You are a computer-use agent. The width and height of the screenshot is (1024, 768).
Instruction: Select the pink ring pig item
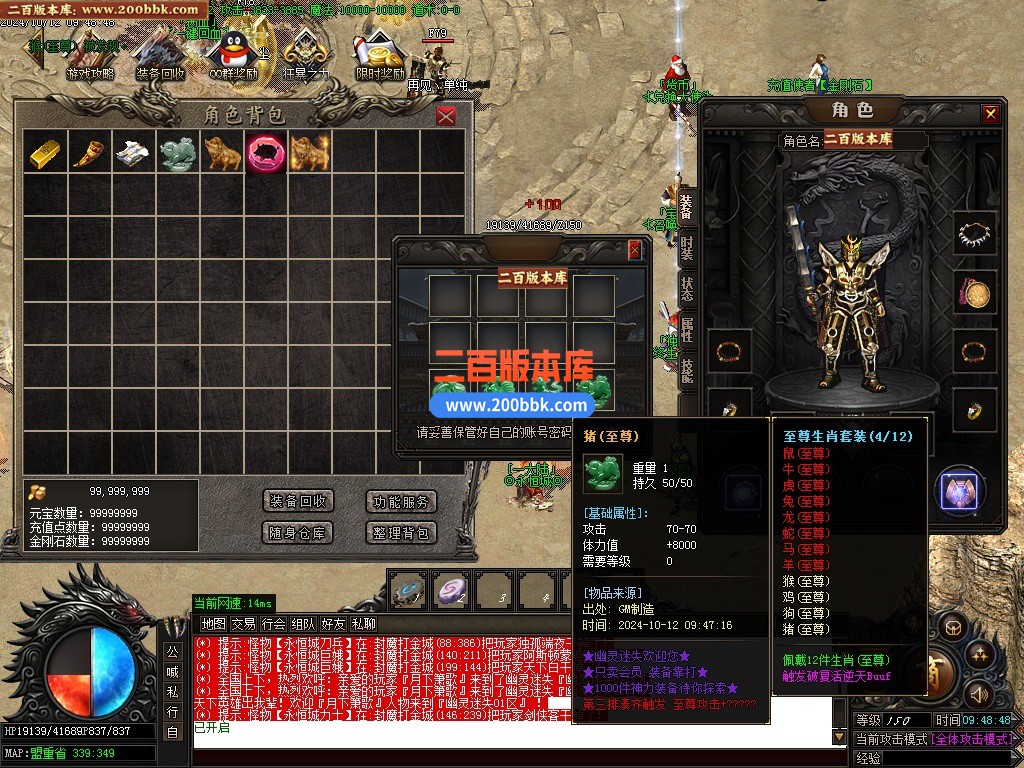[265, 152]
